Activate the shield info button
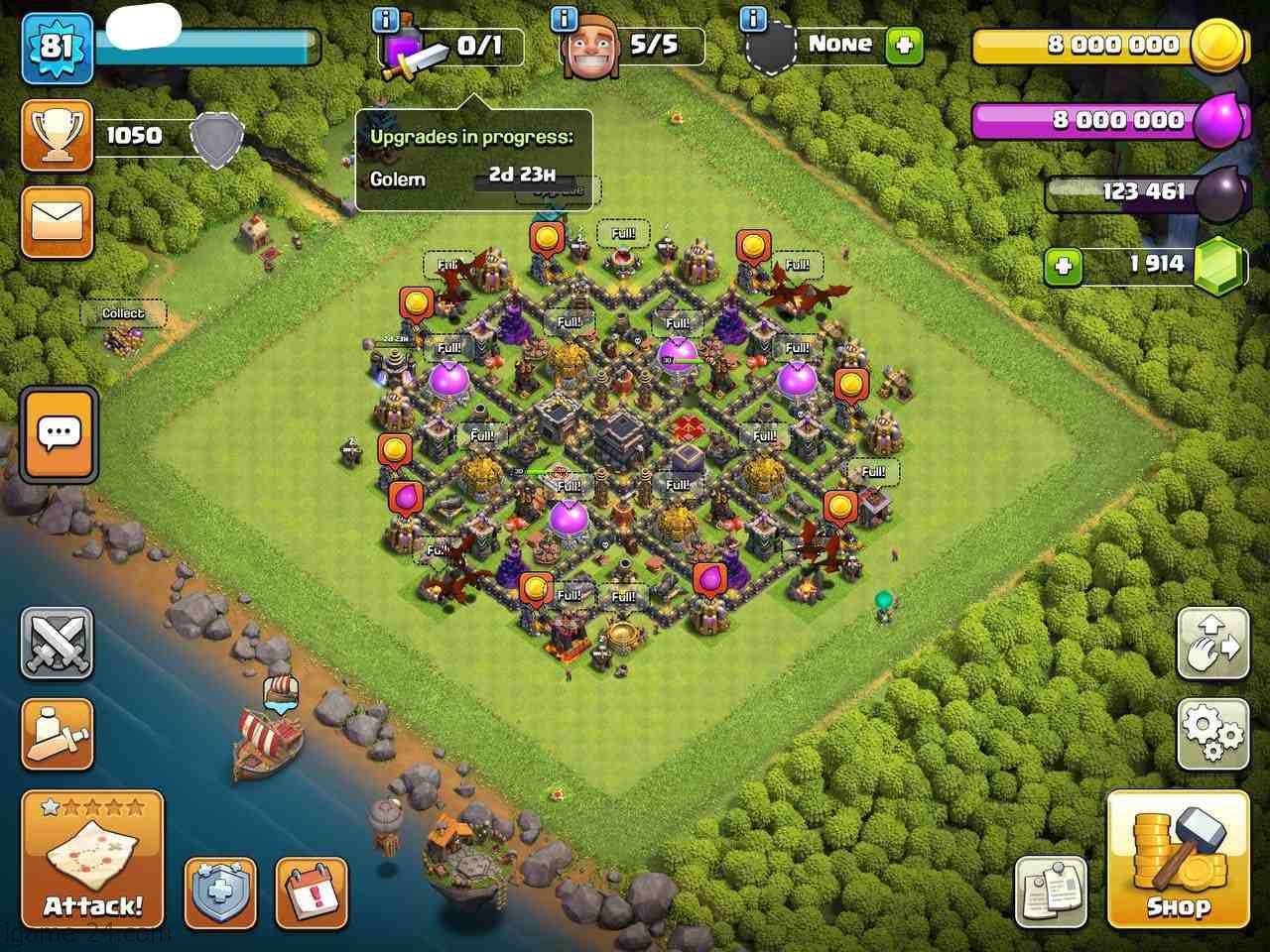This screenshot has width=1270, height=952. point(220,892)
